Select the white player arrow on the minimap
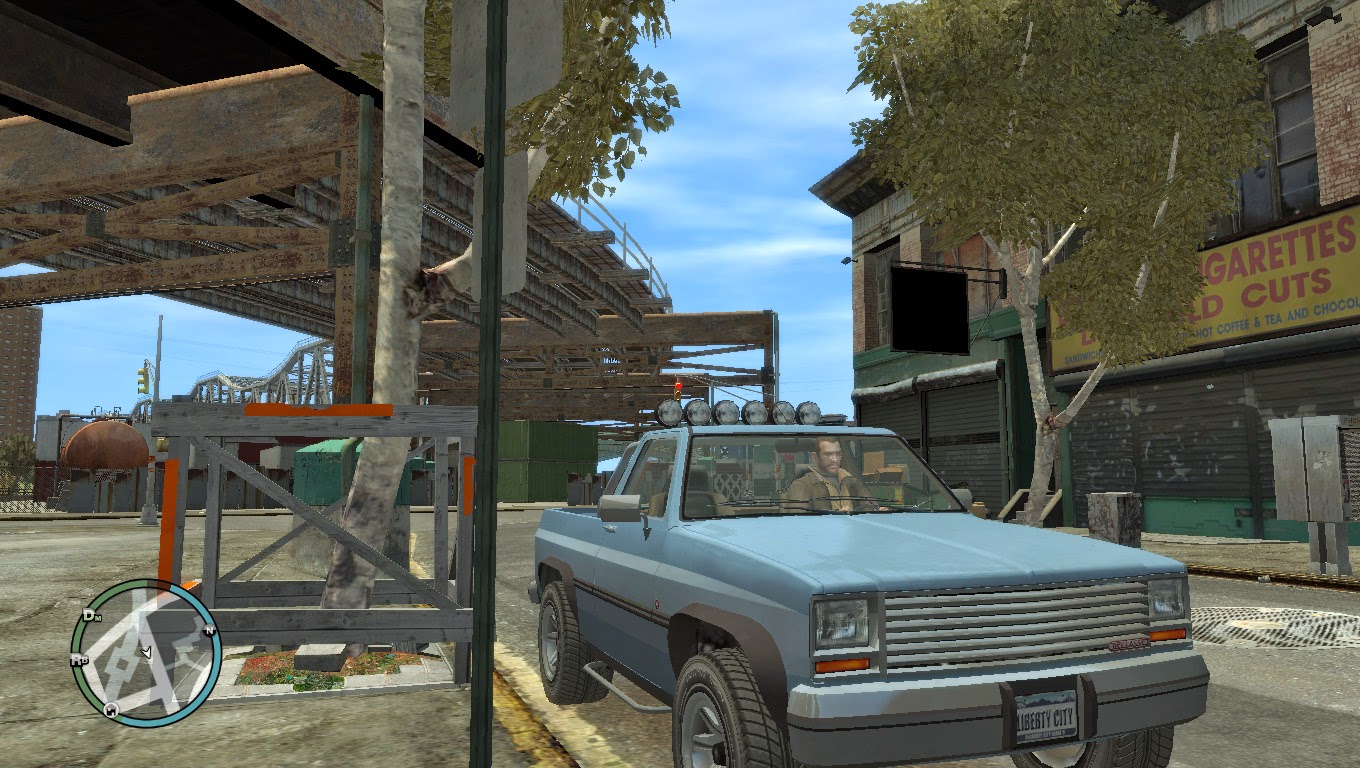 pyautogui.click(x=147, y=652)
